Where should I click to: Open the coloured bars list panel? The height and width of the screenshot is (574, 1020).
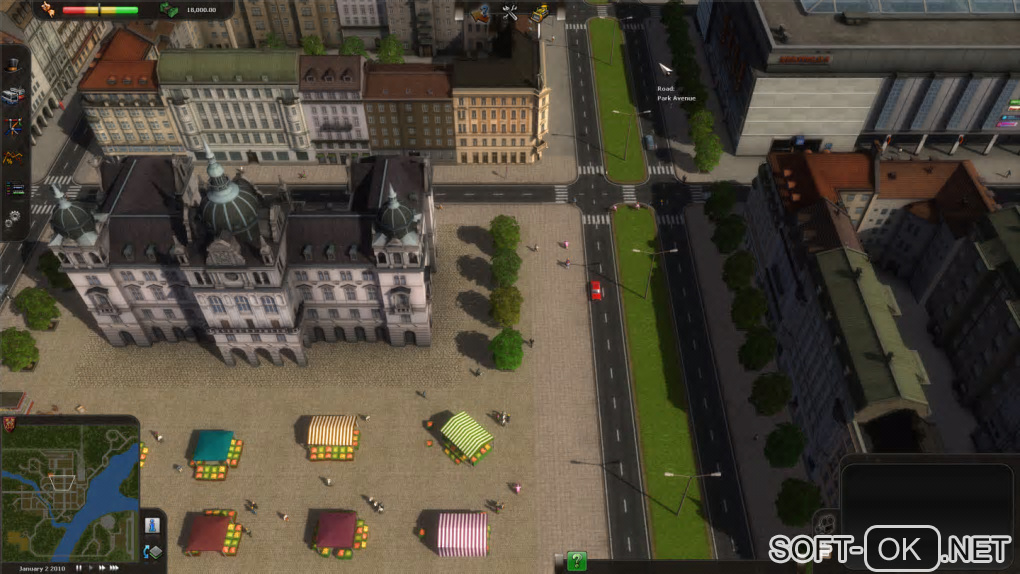tap(14, 188)
